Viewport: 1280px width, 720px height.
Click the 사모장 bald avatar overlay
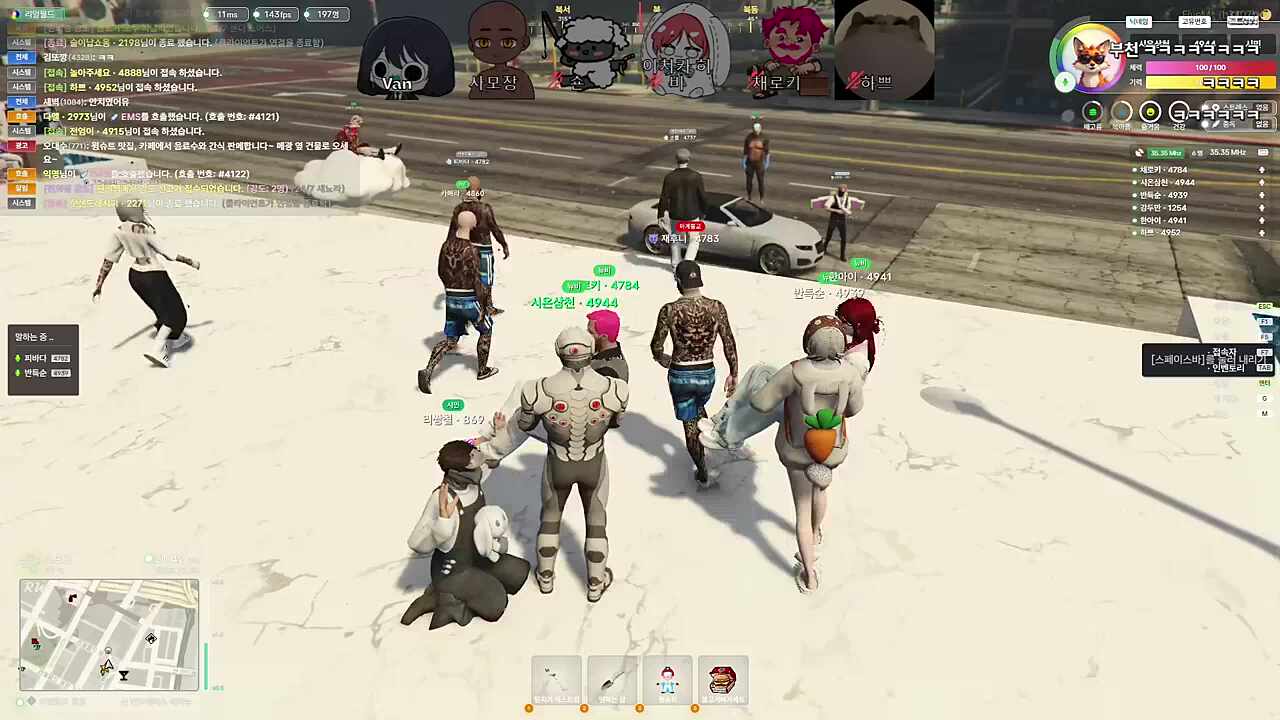click(x=494, y=50)
